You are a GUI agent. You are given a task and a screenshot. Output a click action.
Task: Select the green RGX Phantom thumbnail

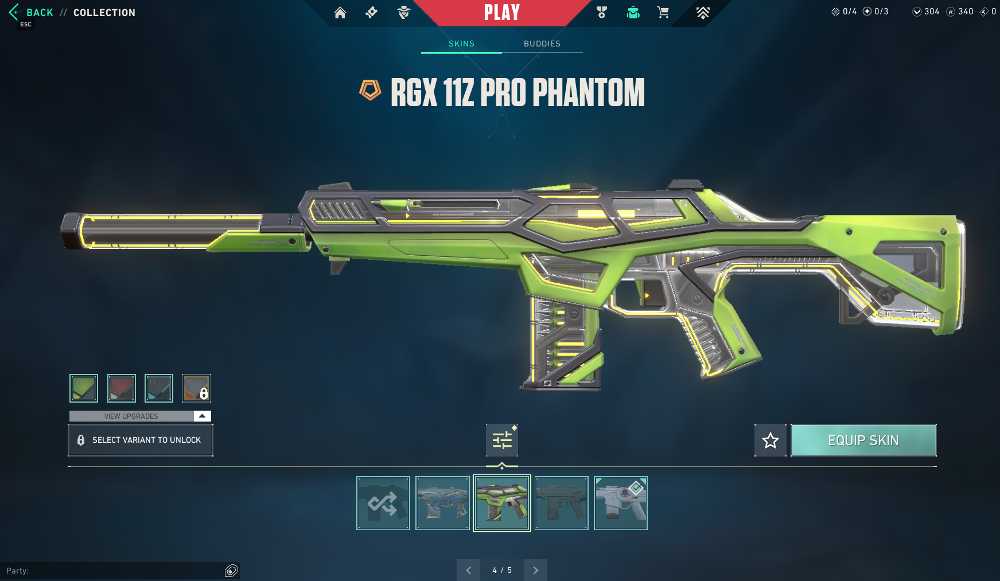(x=501, y=502)
